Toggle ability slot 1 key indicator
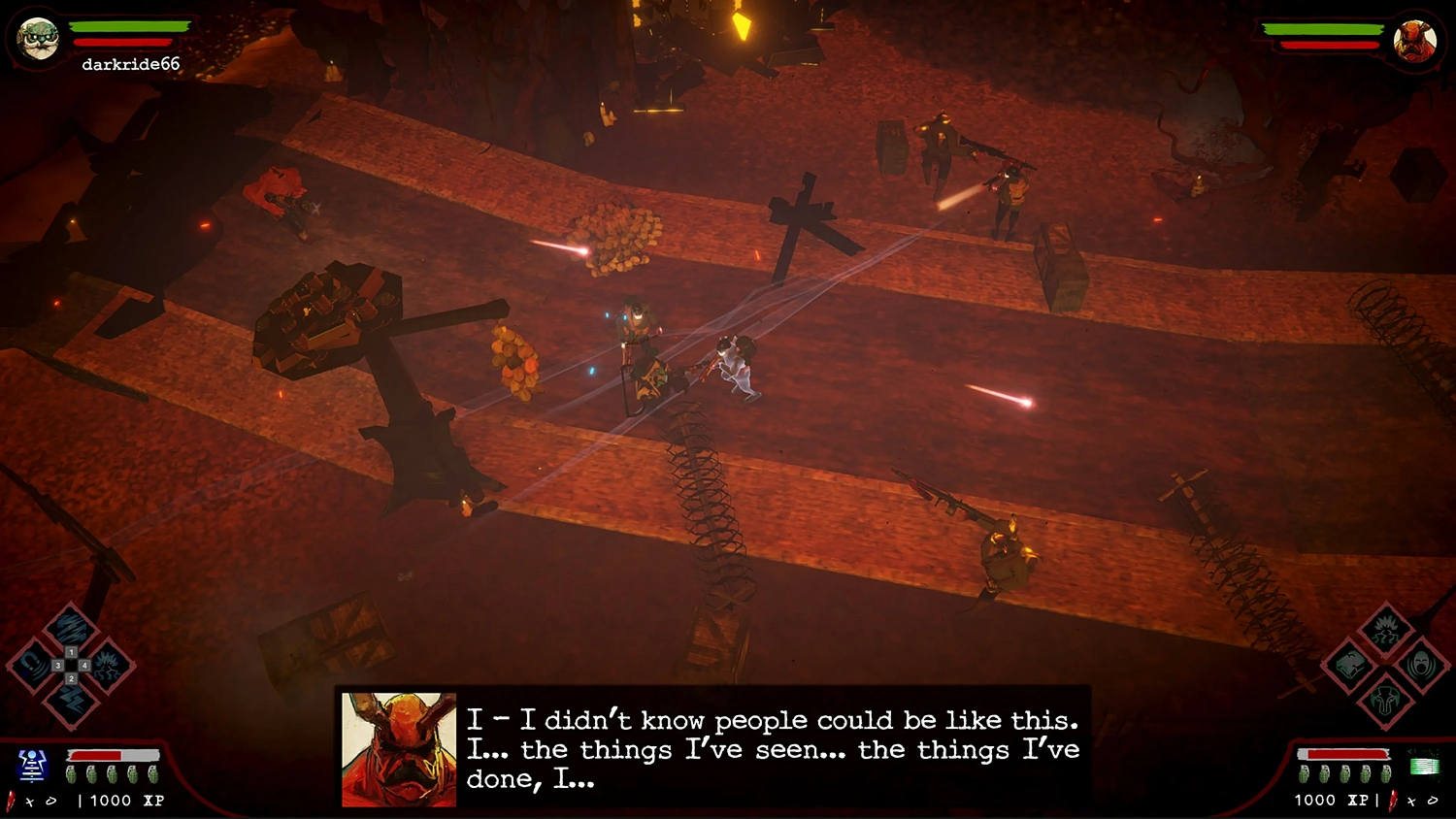 click(70, 652)
